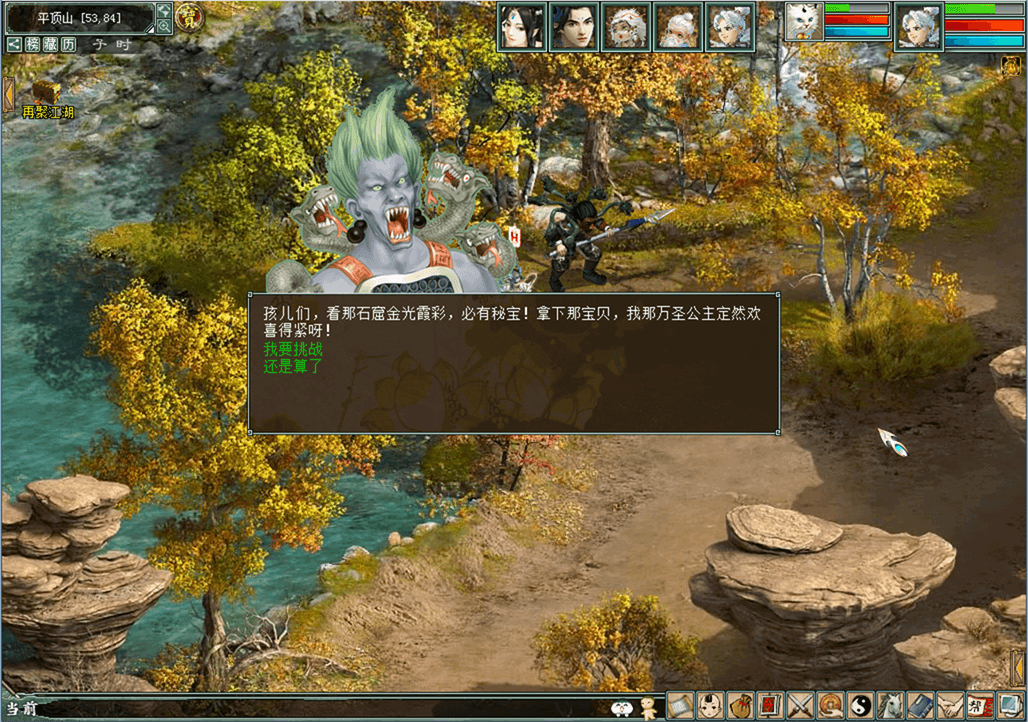1028x722 pixels.
Task: Open the 宝 treasure round icon
Action: coord(189,16)
